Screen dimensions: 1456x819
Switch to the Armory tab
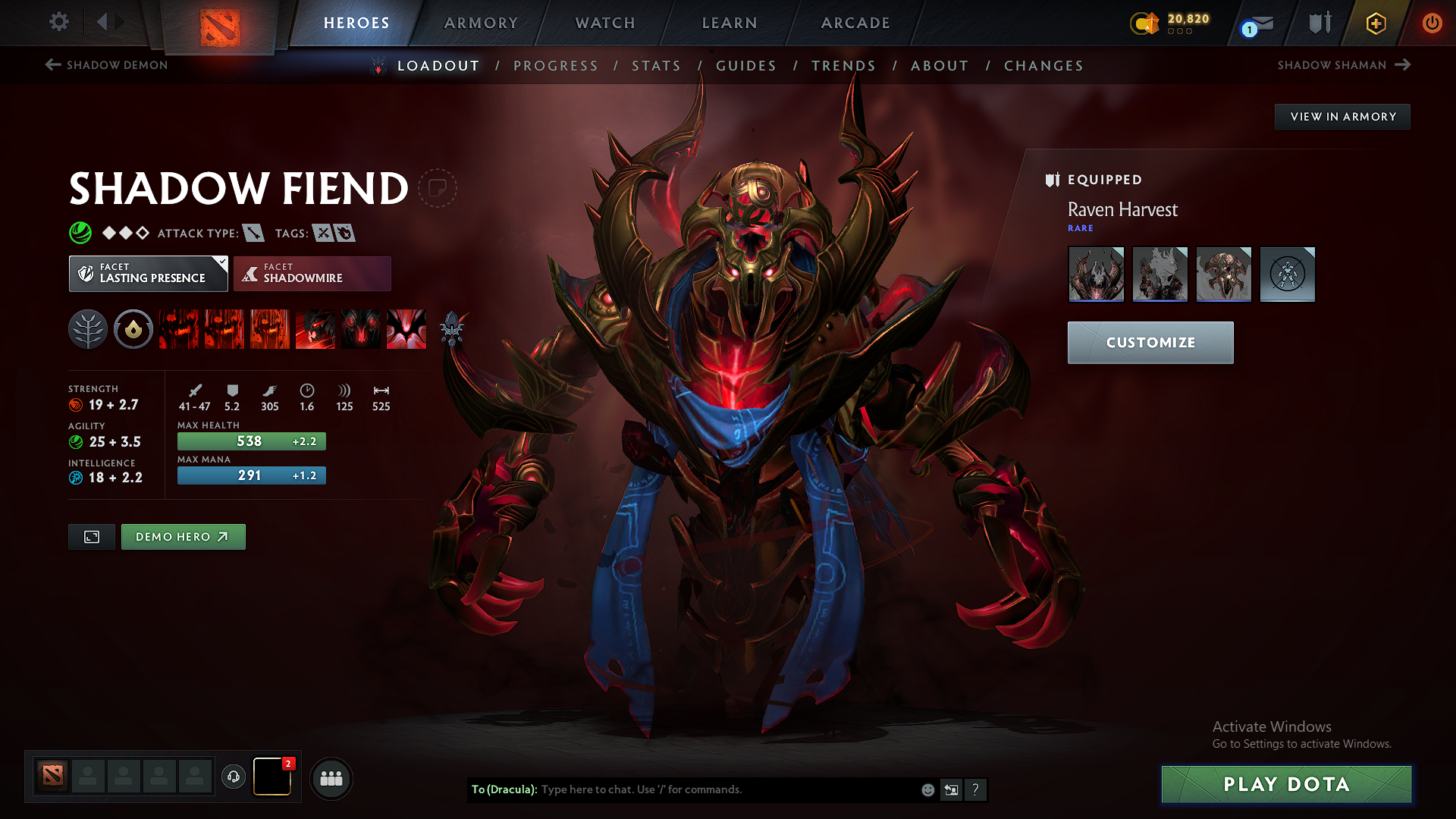(481, 23)
